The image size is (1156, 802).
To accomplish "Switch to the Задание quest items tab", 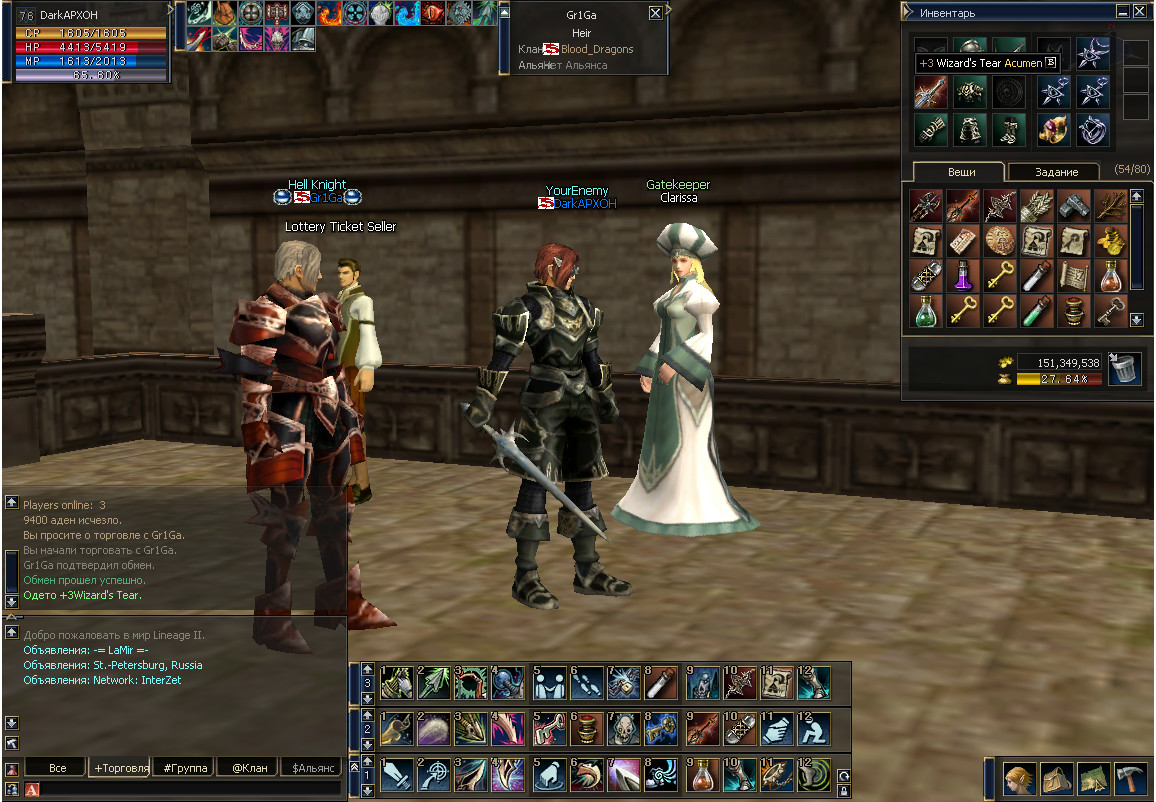I will pyautogui.click(x=1055, y=172).
